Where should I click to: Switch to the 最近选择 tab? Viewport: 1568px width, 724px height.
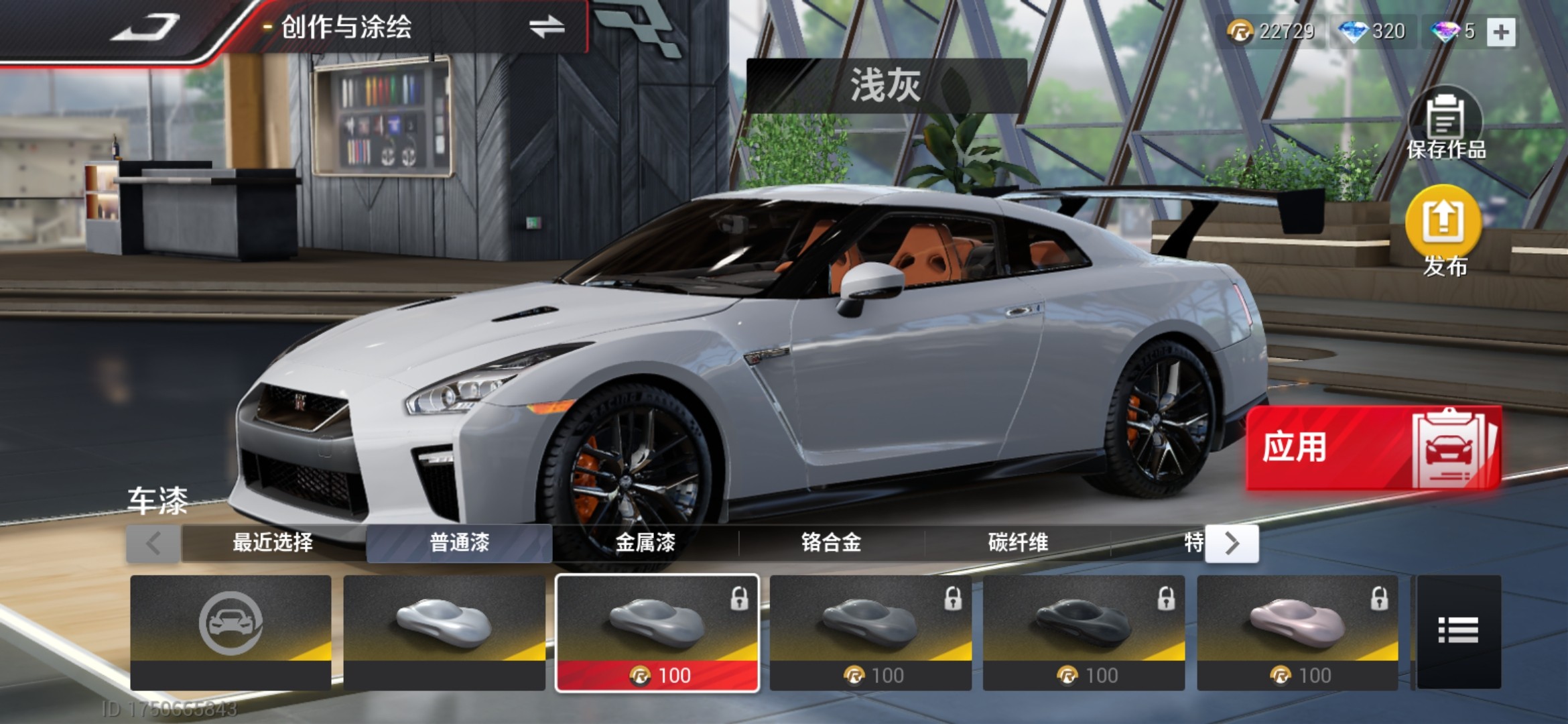click(x=273, y=542)
